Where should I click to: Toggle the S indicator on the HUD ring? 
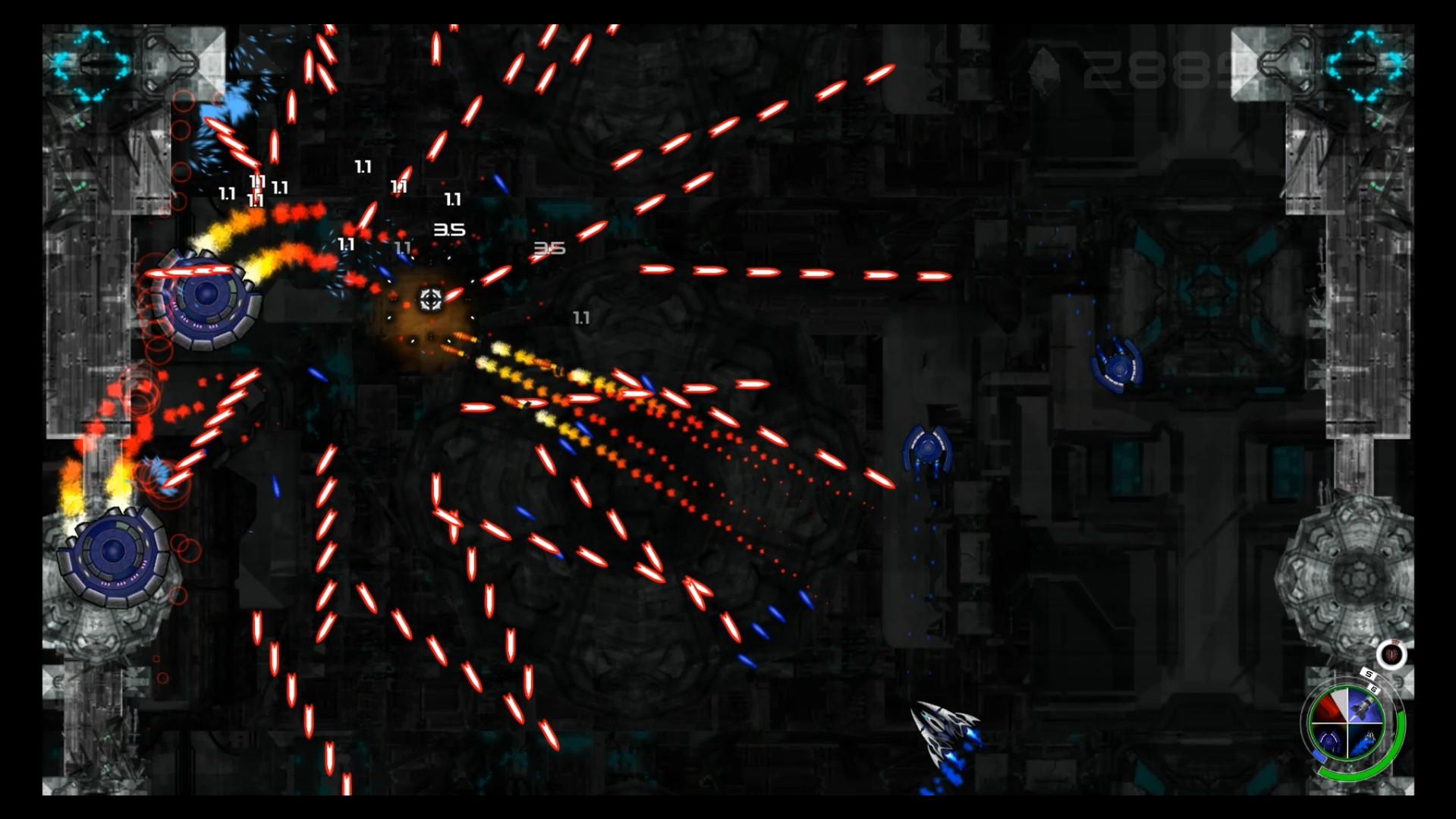coord(1368,673)
